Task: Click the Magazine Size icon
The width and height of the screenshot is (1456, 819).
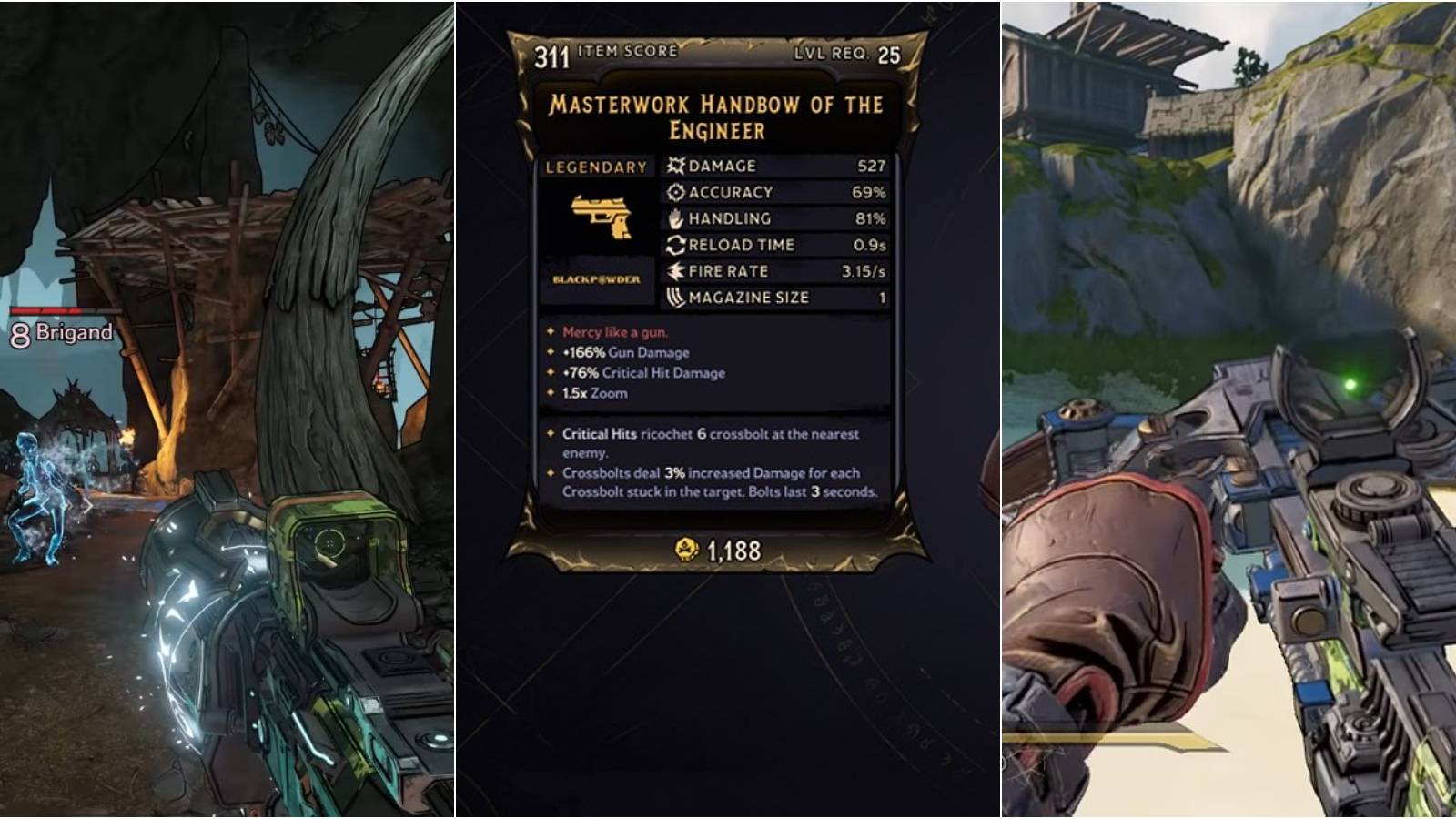Action: pyautogui.click(x=674, y=297)
